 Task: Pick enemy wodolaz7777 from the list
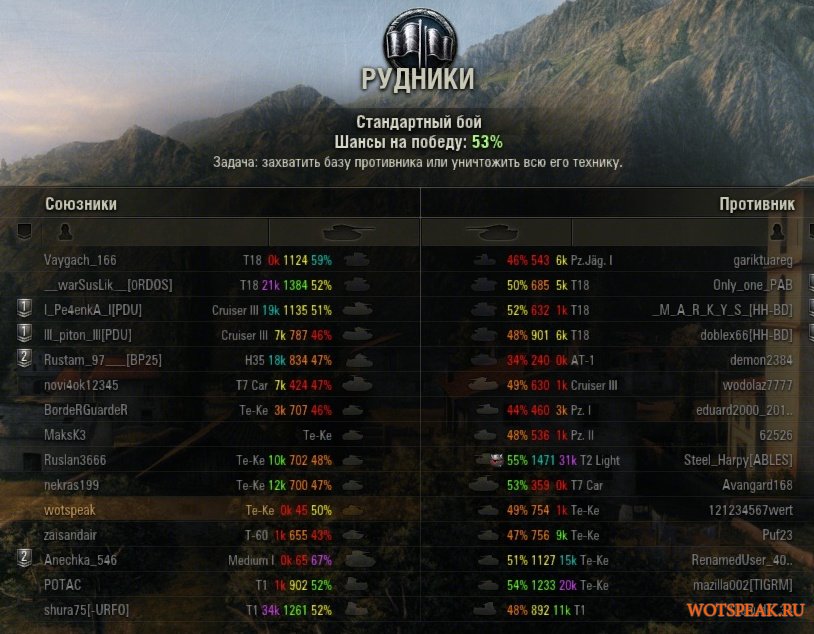pos(757,385)
